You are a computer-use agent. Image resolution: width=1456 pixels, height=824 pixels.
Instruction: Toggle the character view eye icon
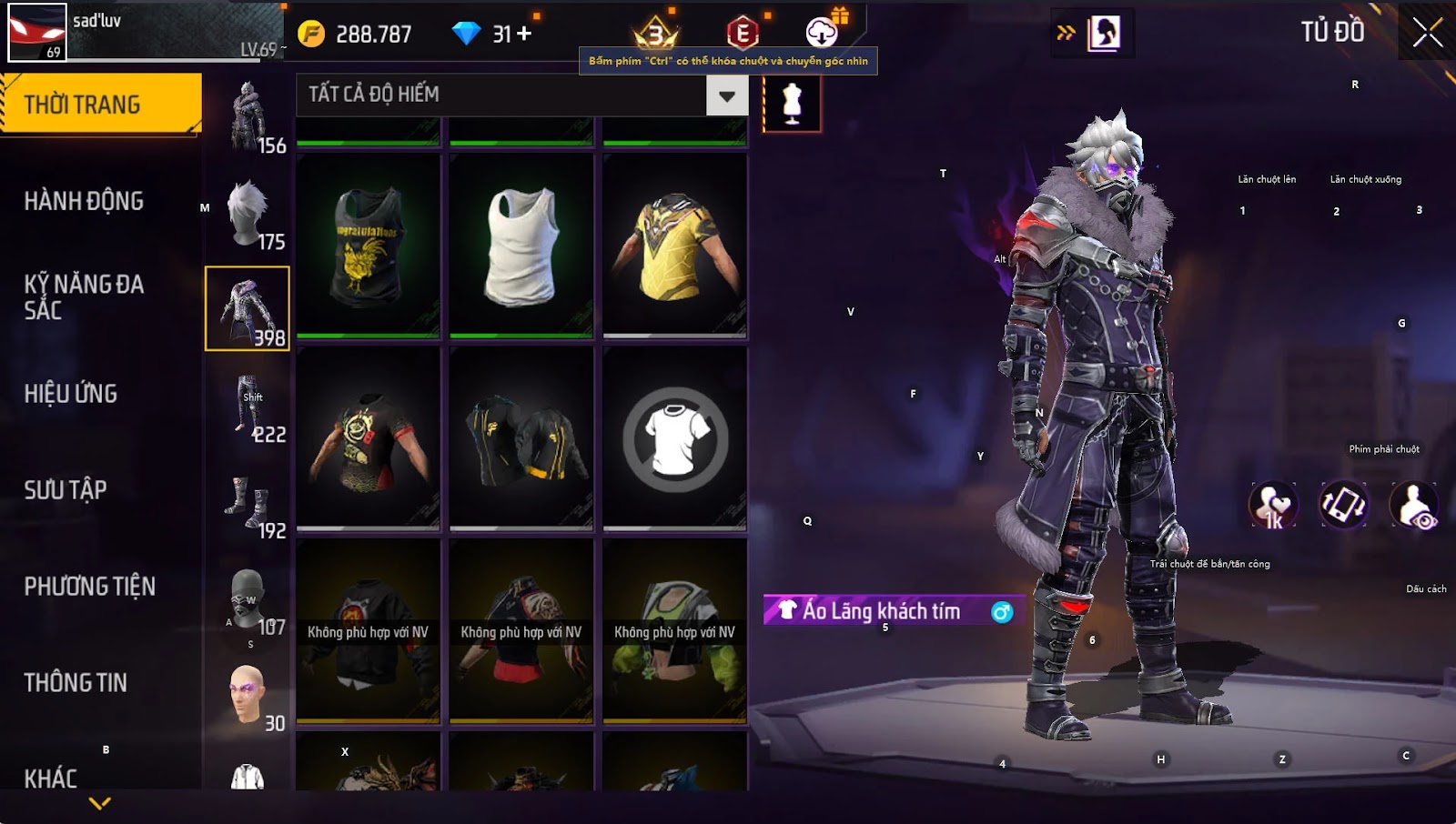click(1414, 506)
